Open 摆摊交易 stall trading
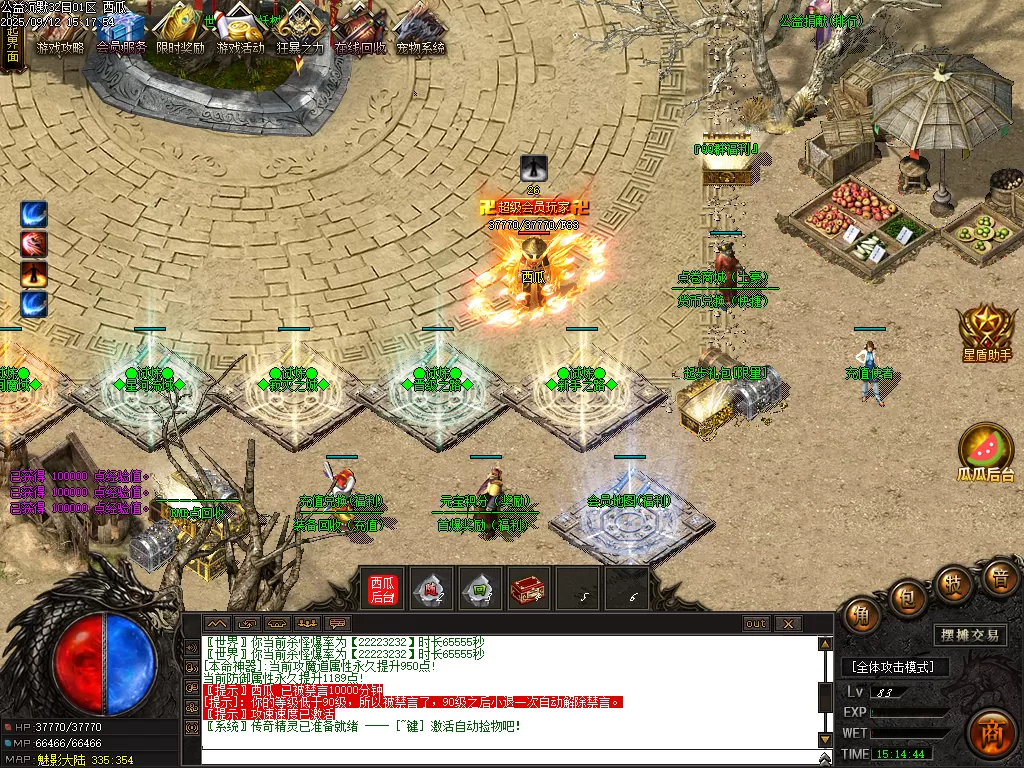Image resolution: width=1024 pixels, height=768 pixels. click(971, 635)
